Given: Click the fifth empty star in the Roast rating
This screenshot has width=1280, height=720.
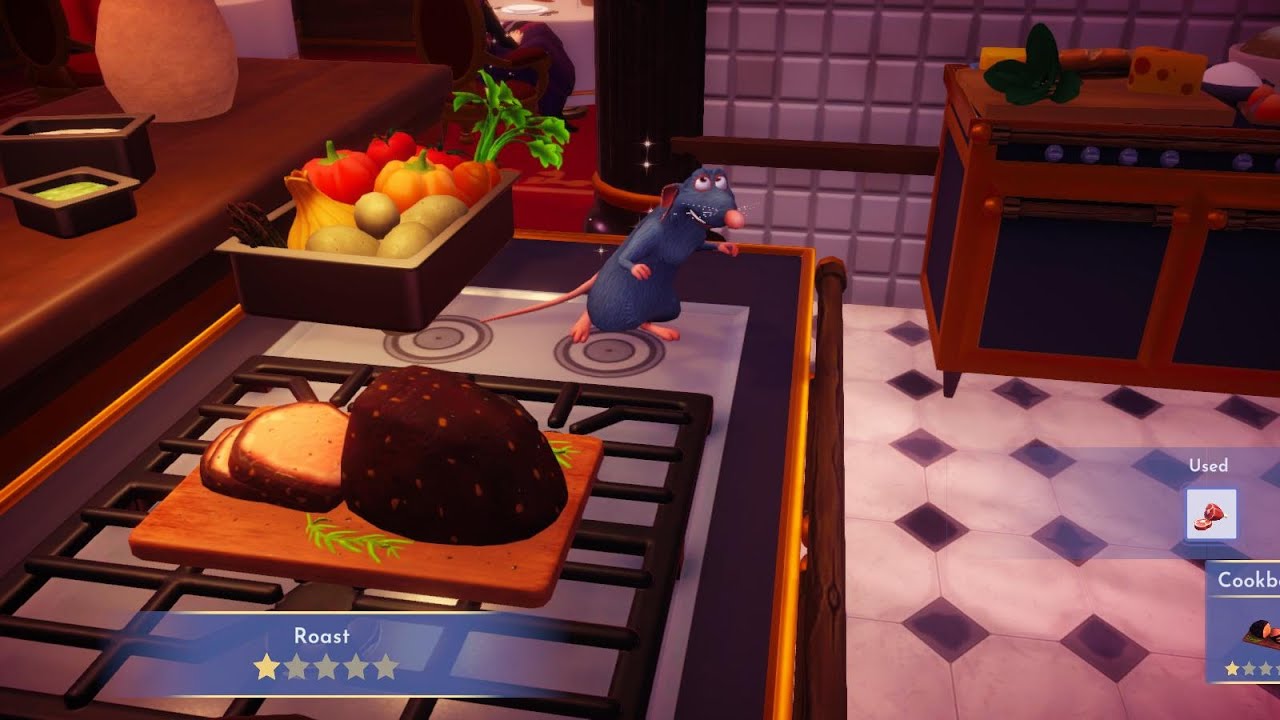Looking at the screenshot, I should point(388,664).
